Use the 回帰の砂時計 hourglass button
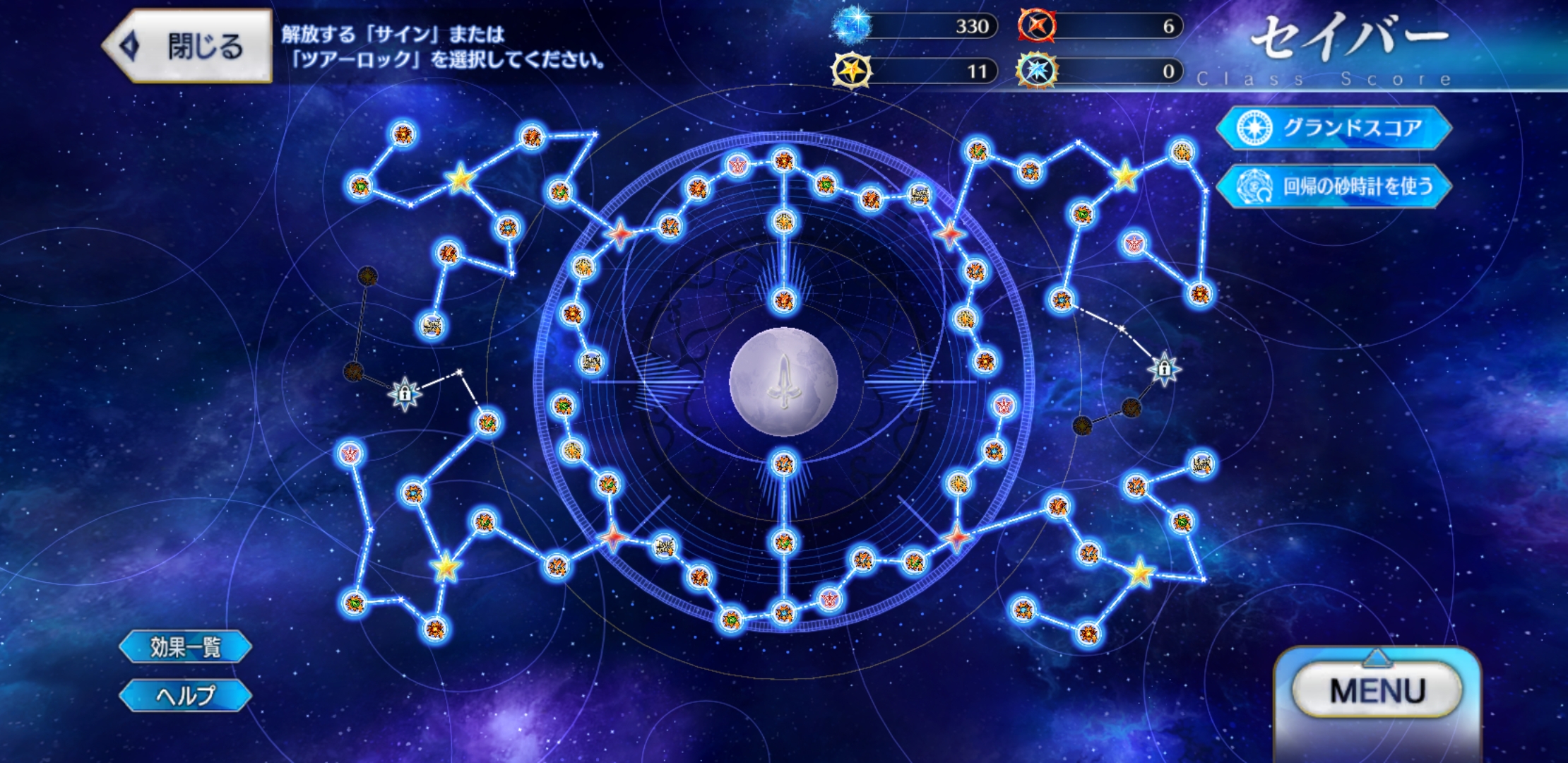The image size is (1568, 763). click(x=1333, y=186)
